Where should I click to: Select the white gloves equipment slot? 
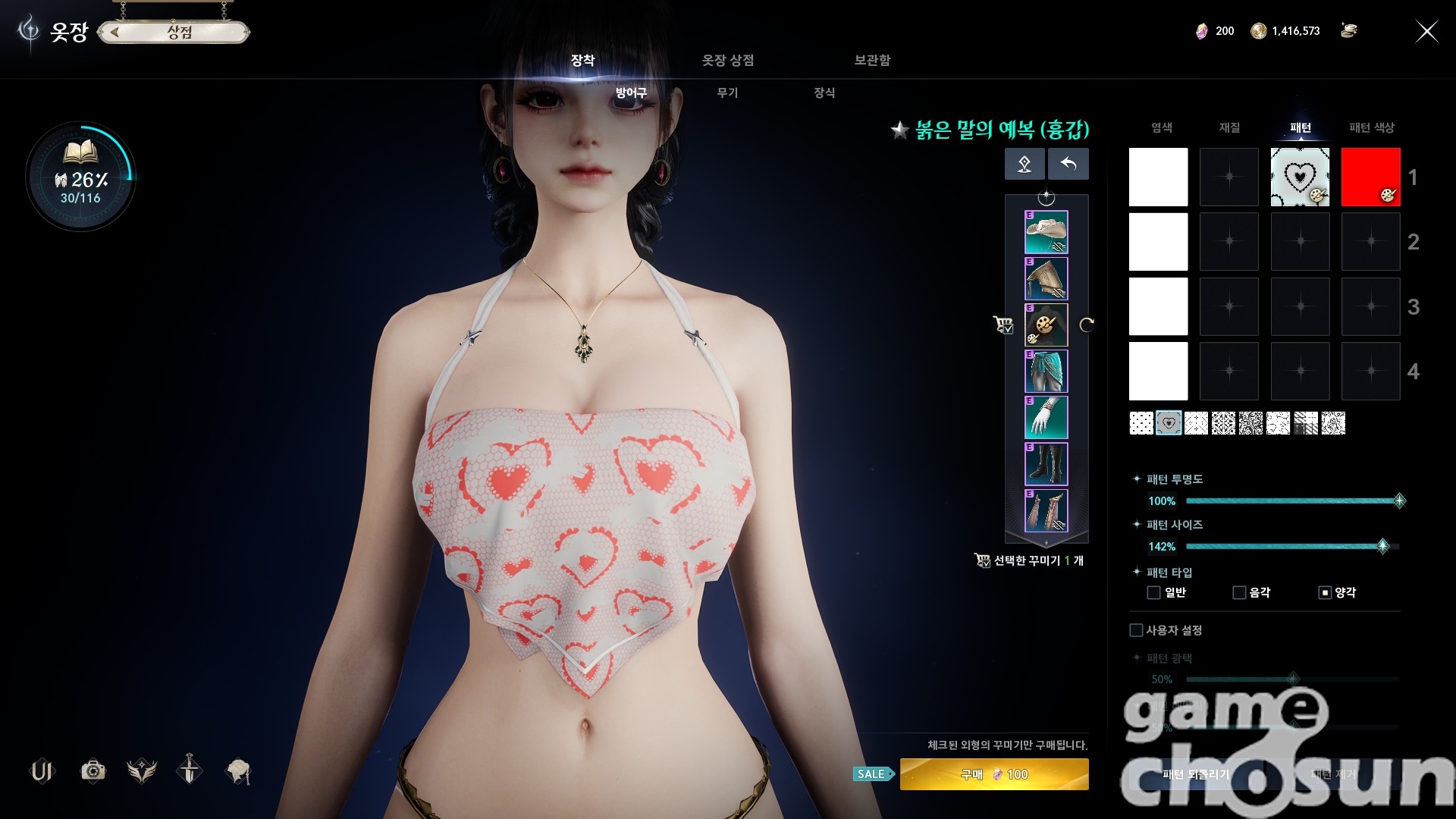1046,418
